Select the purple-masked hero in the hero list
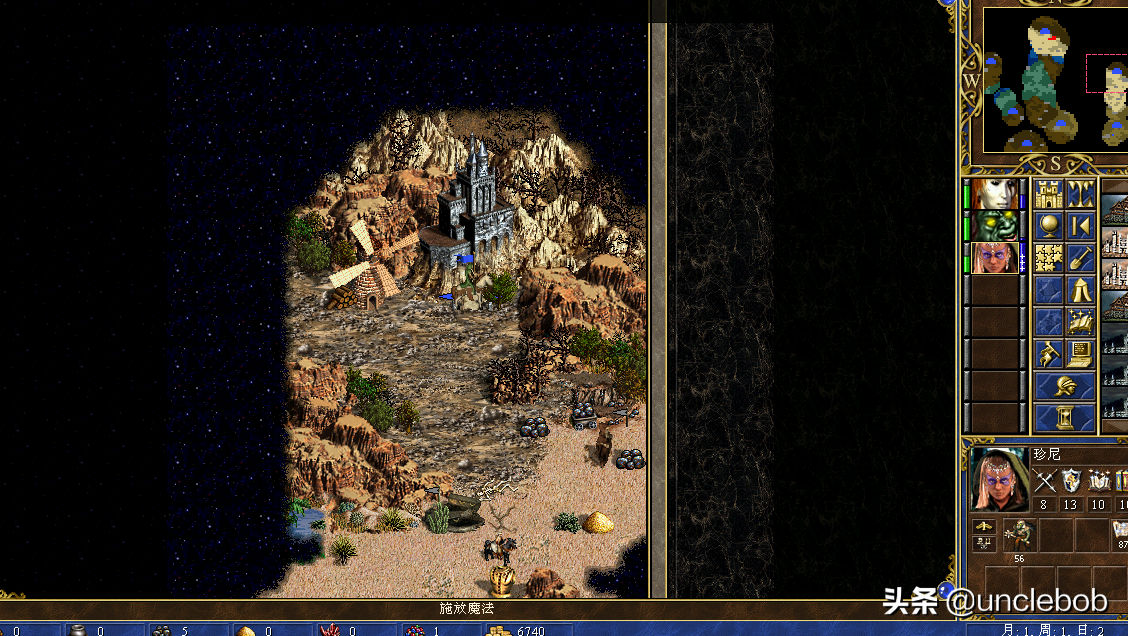 tap(995, 258)
